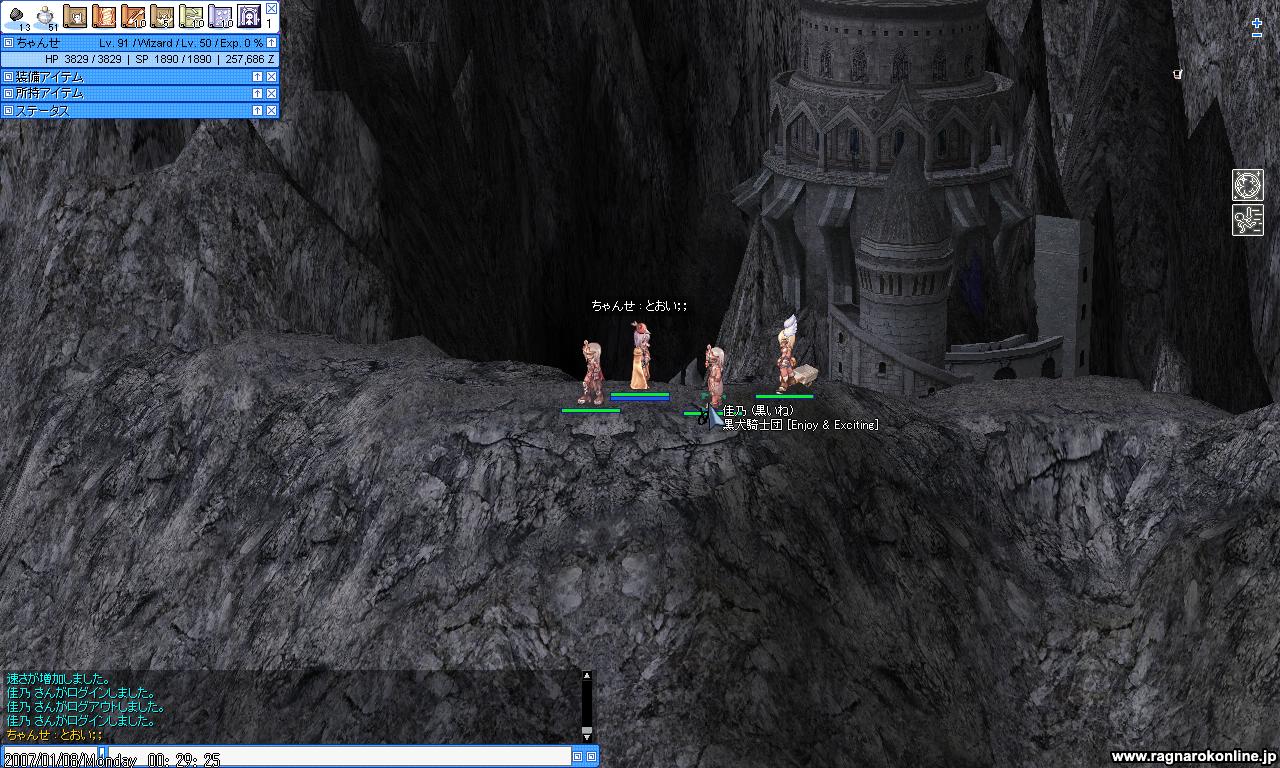The width and height of the screenshot is (1280, 768).
Task: Zoom in with the blue plus button
Action: 1257,23
